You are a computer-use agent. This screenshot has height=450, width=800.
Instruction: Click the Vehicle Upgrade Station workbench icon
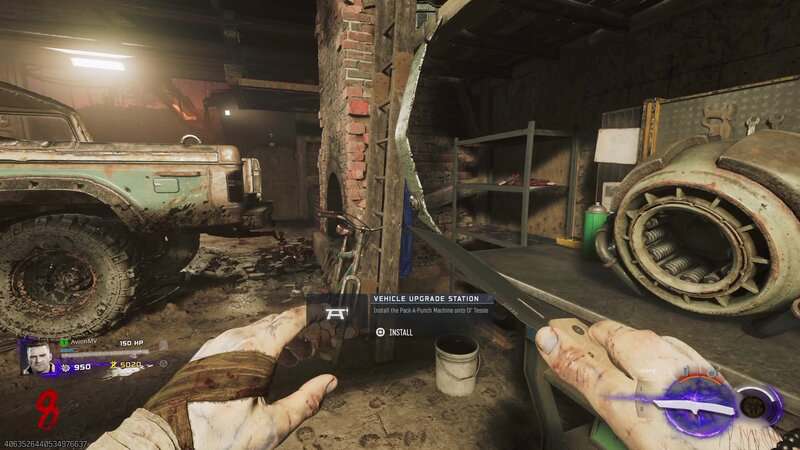(x=335, y=313)
